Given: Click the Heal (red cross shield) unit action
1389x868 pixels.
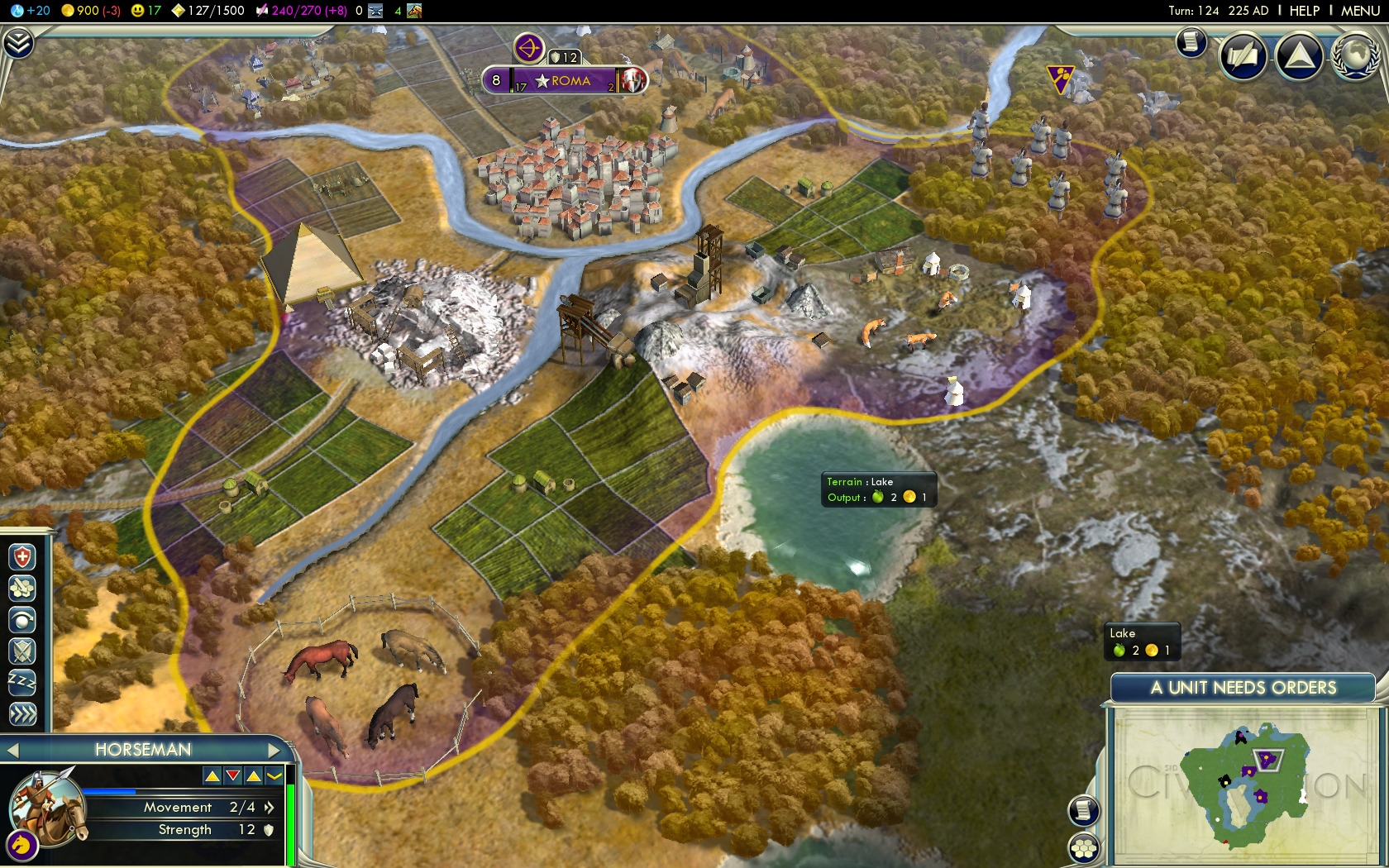Looking at the screenshot, I should pyautogui.click(x=22, y=557).
